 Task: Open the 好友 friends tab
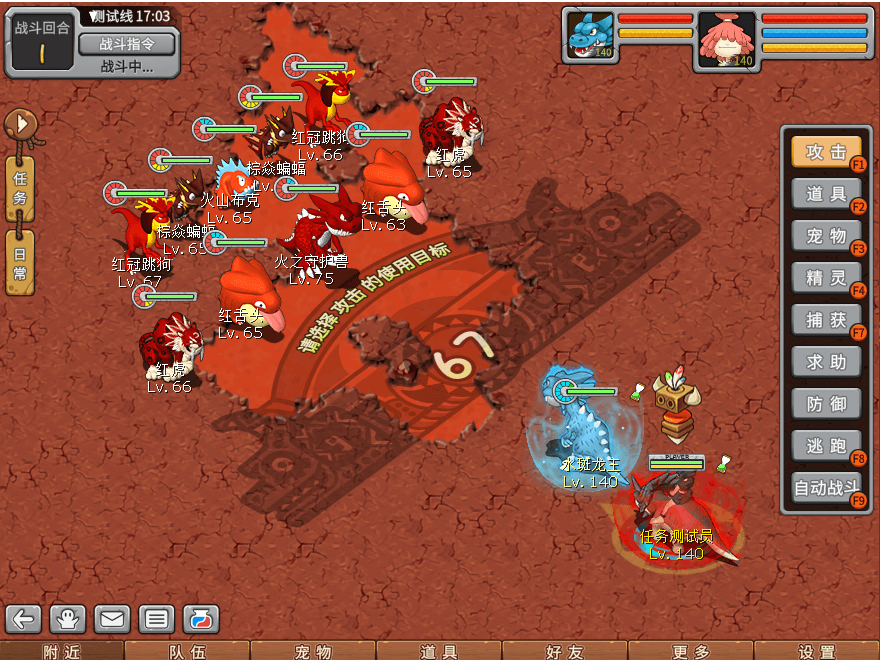[565, 652]
